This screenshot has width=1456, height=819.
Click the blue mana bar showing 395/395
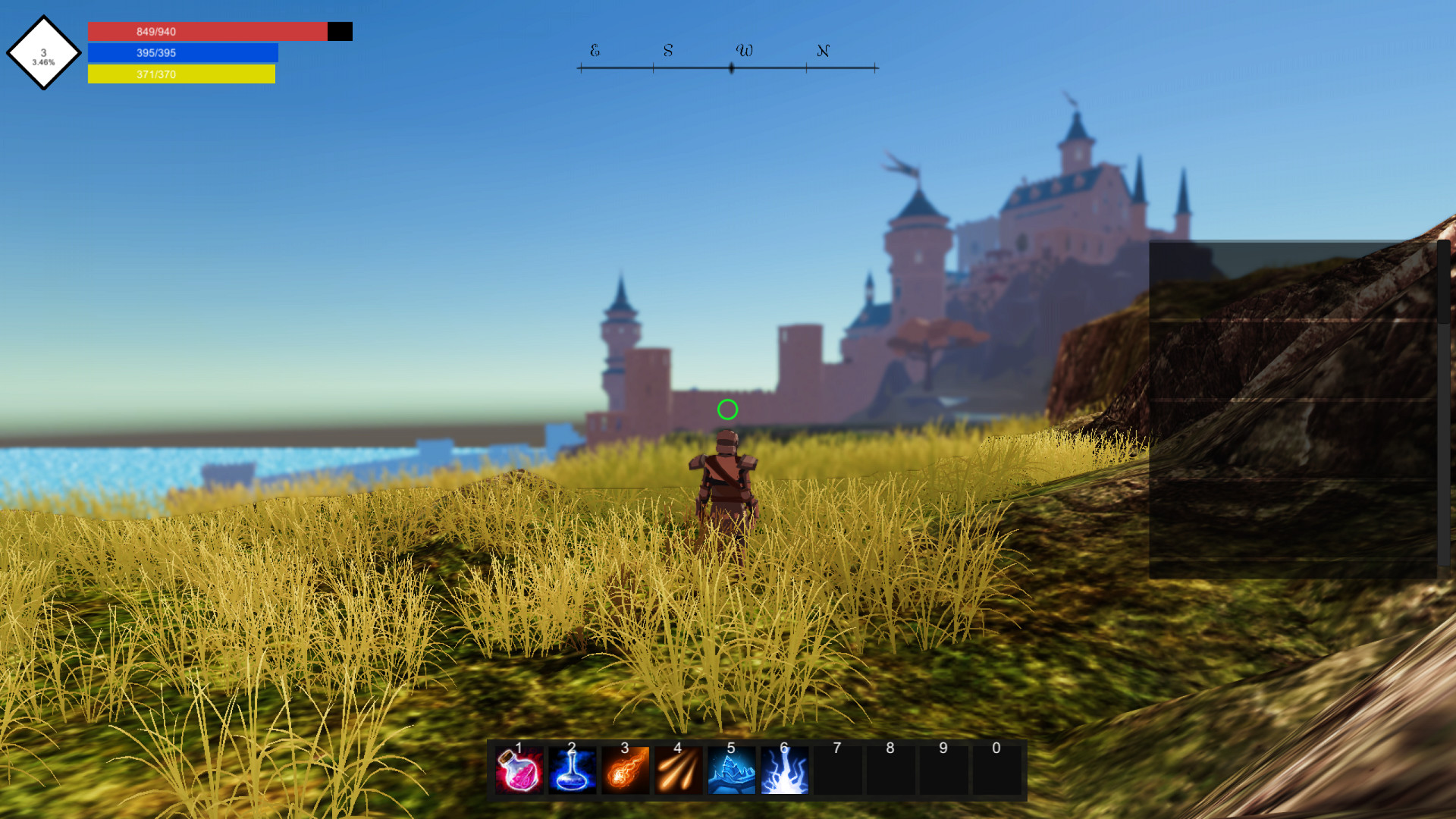183,52
